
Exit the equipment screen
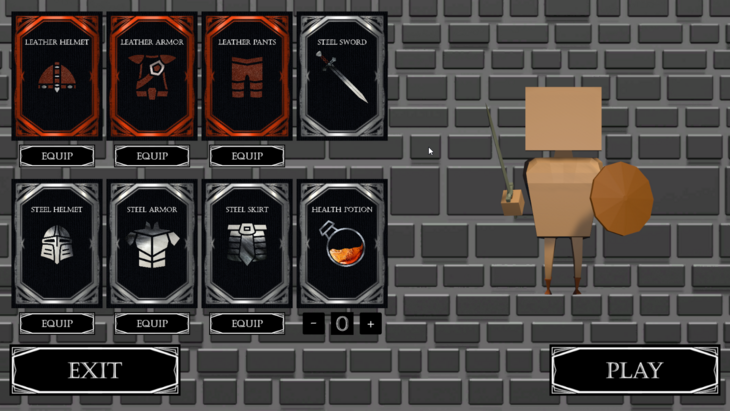coord(95,370)
